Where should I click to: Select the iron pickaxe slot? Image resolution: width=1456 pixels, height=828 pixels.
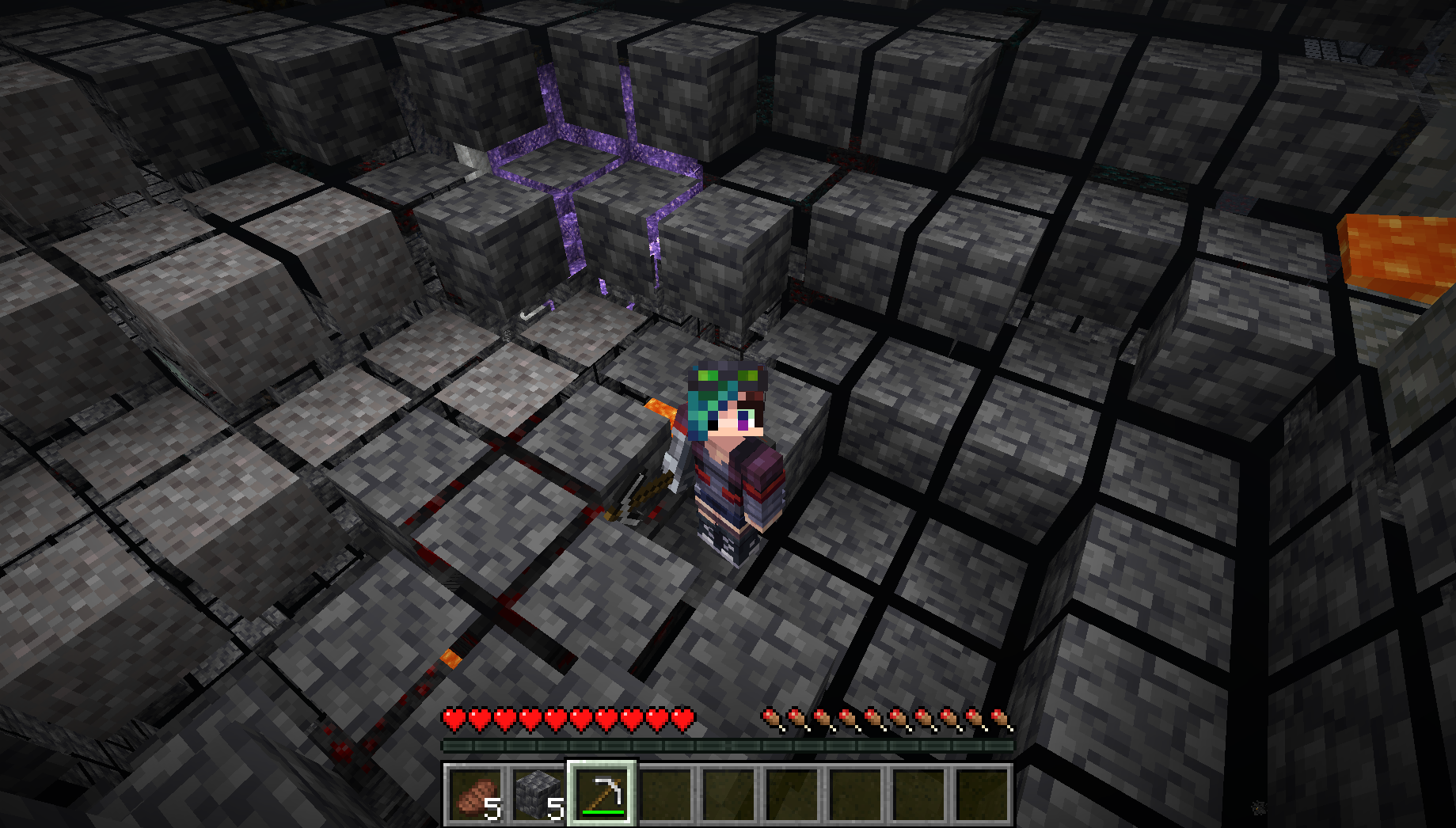pos(601,794)
